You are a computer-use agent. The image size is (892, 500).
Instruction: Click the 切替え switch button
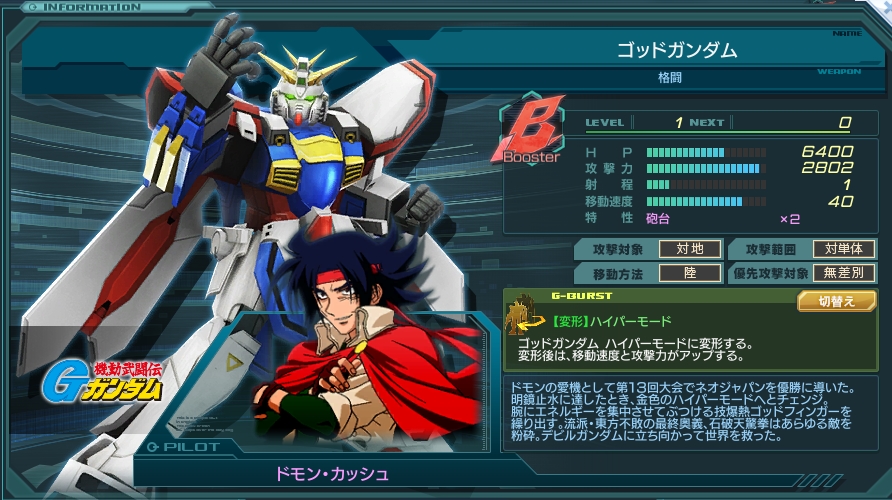[836, 301]
